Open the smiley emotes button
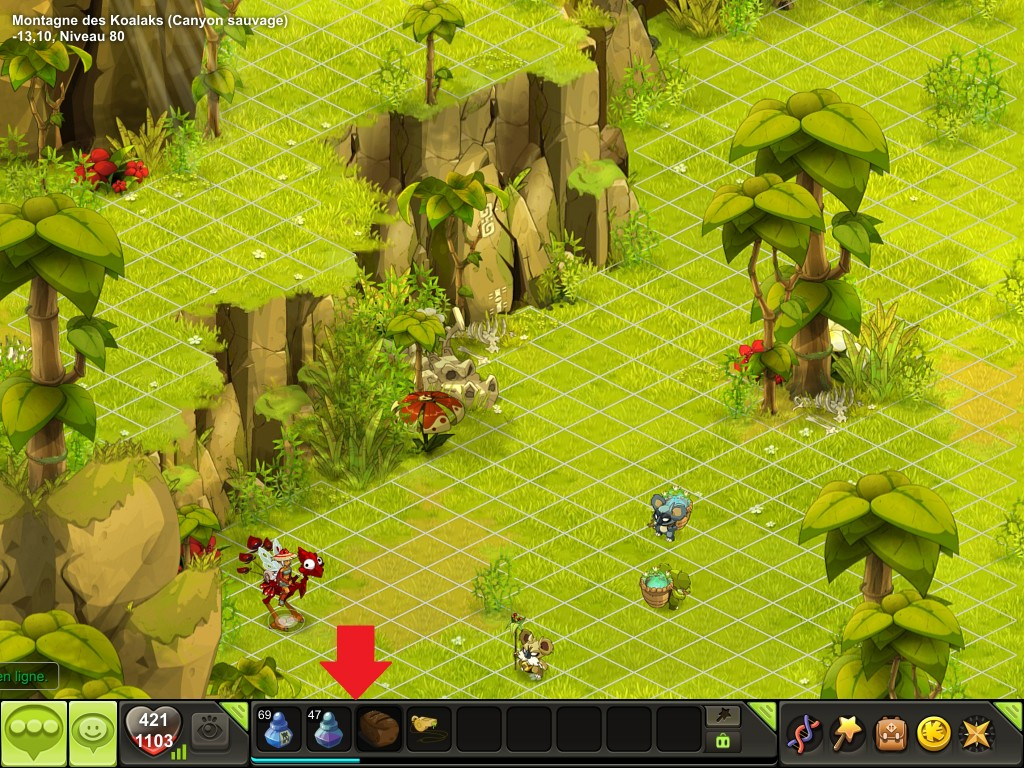This screenshot has width=1024, height=768. (92, 733)
